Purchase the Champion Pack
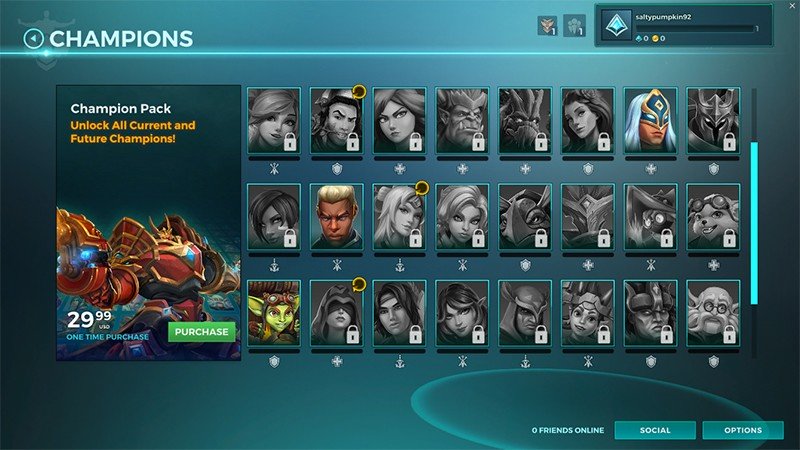The height and width of the screenshot is (450, 800). [201, 332]
